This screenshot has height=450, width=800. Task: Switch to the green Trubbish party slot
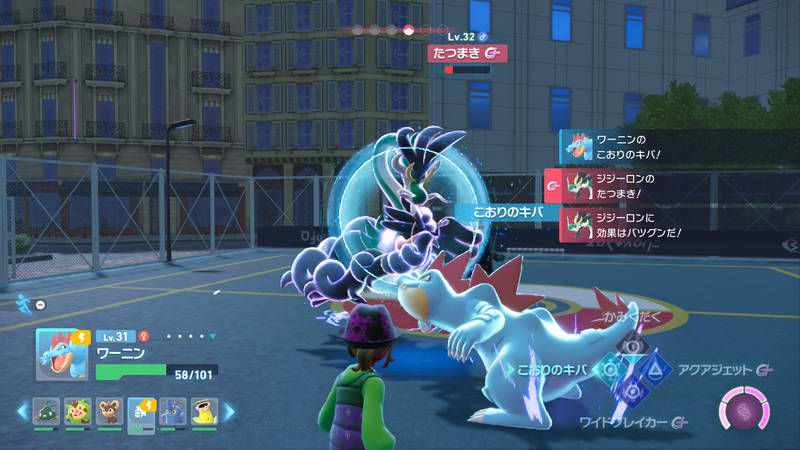(44, 412)
